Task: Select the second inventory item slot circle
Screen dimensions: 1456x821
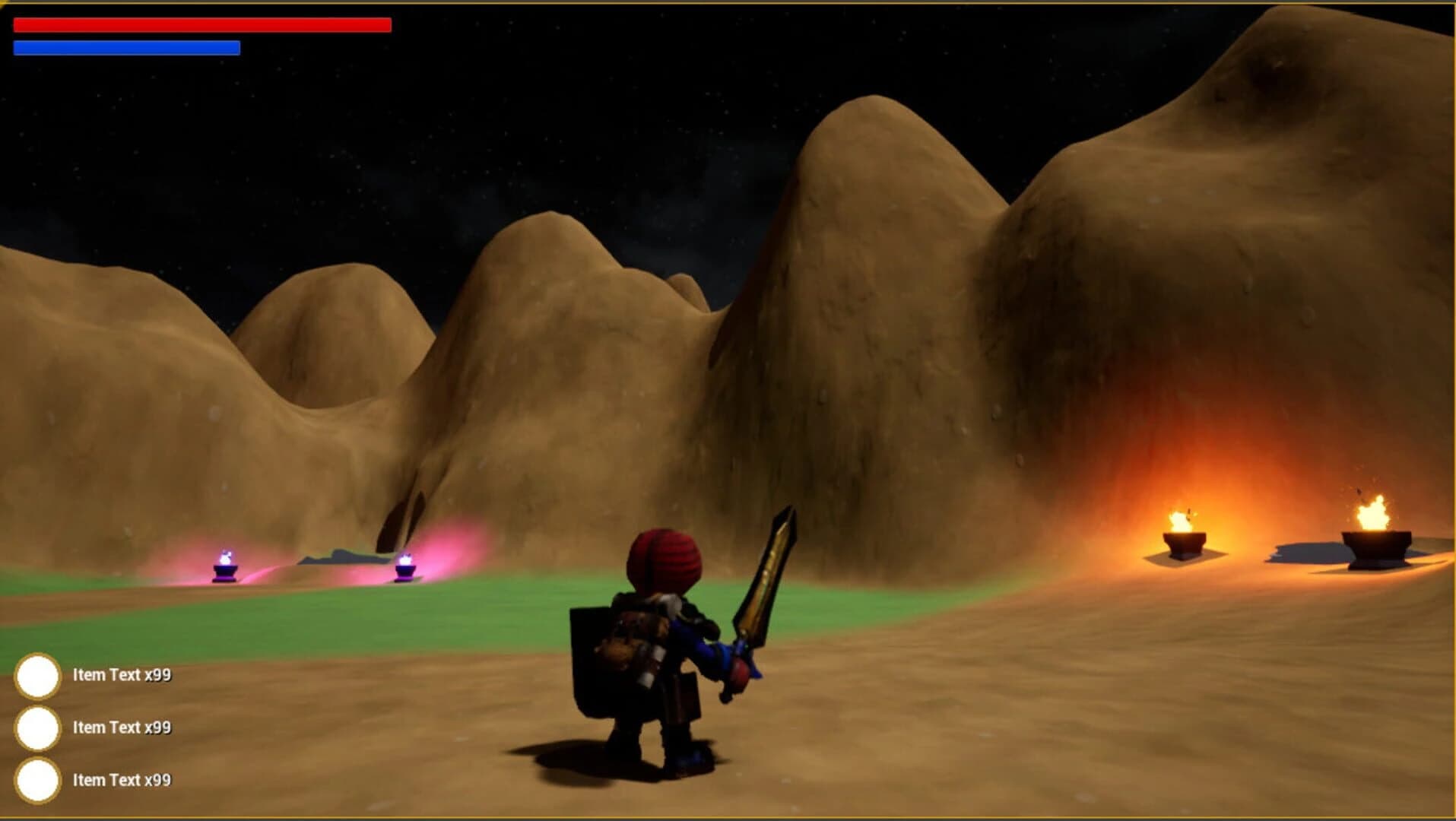Action: (x=40, y=728)
